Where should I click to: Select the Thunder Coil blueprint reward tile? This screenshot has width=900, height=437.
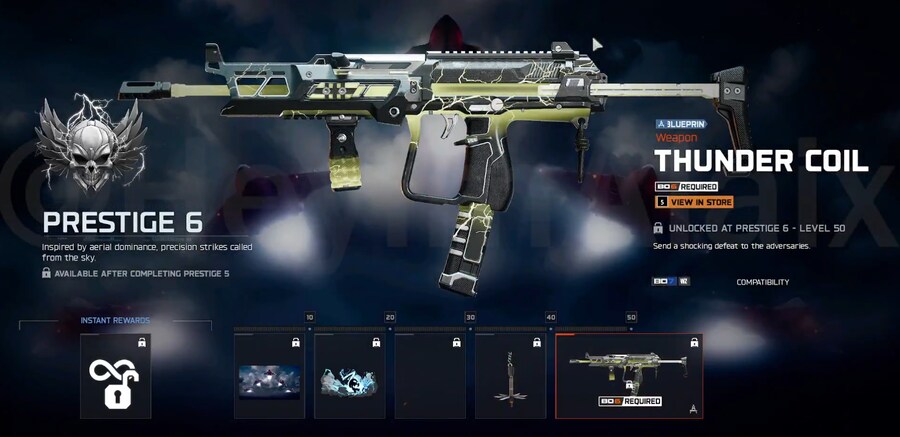pyautogui.click(x=629, y=376)
